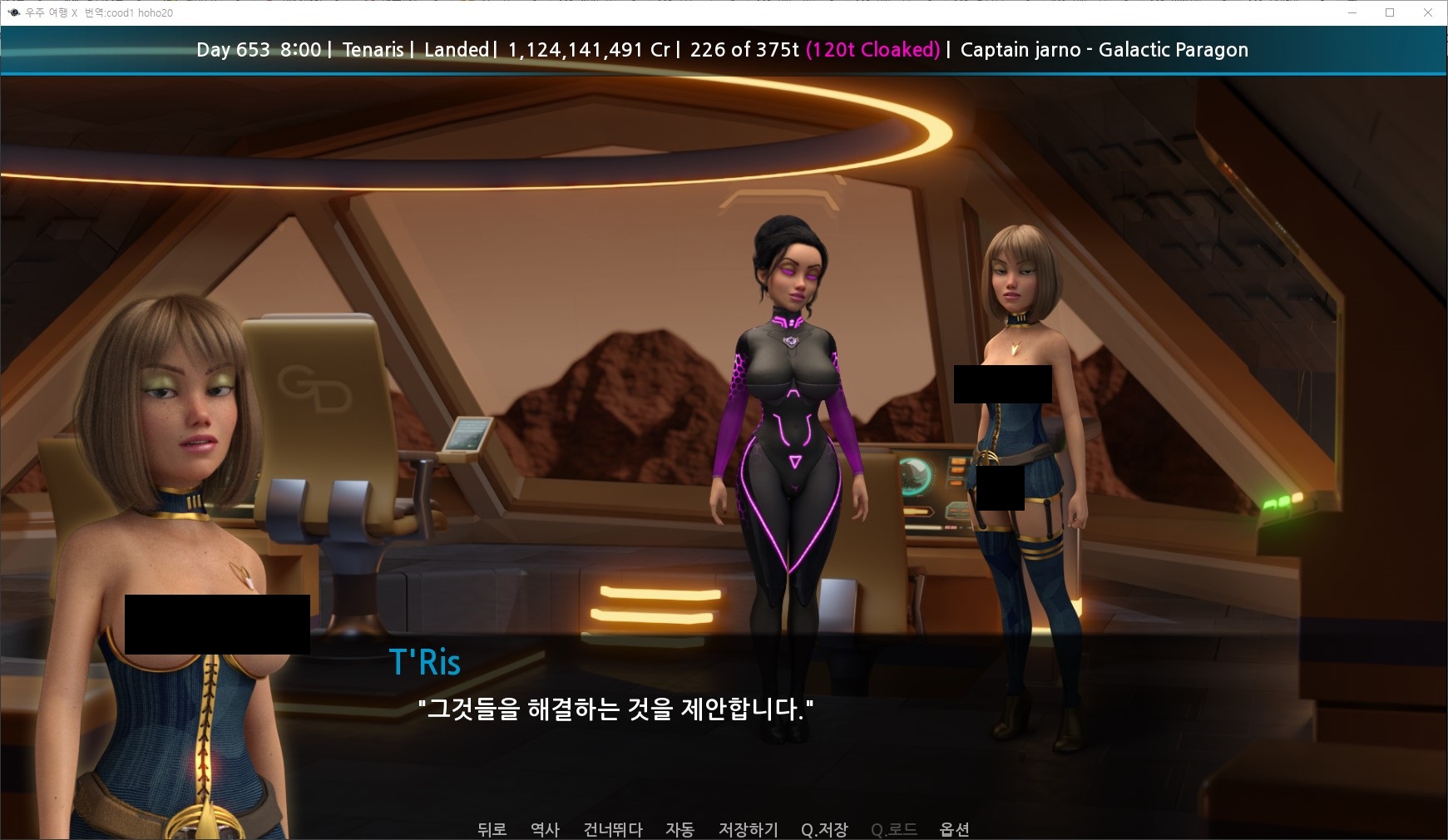Close the game window
The height and width of the screenshot is (840, 1448).
(1428, 12)
